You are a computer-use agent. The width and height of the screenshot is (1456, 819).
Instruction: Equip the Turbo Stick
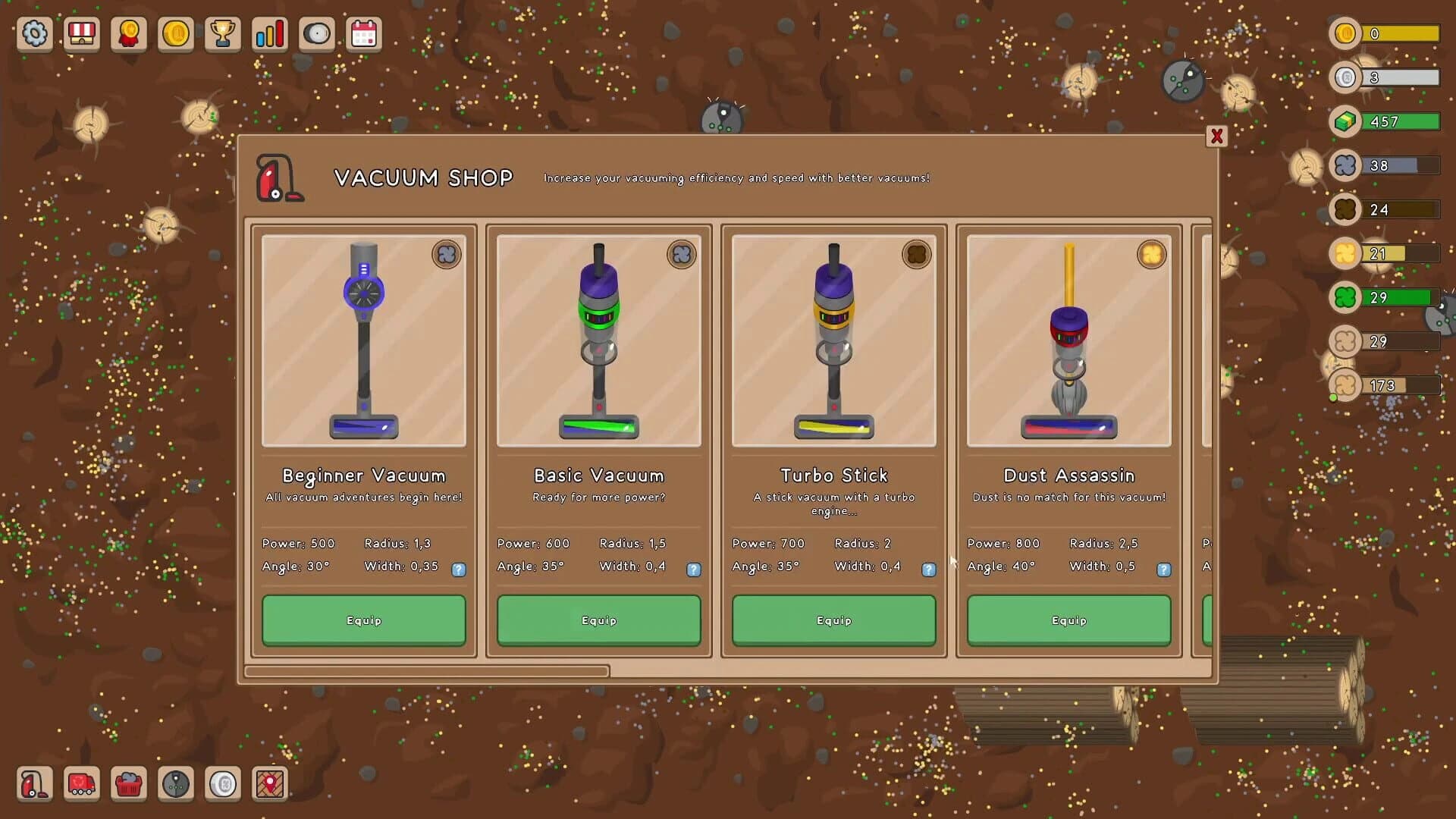833,620
